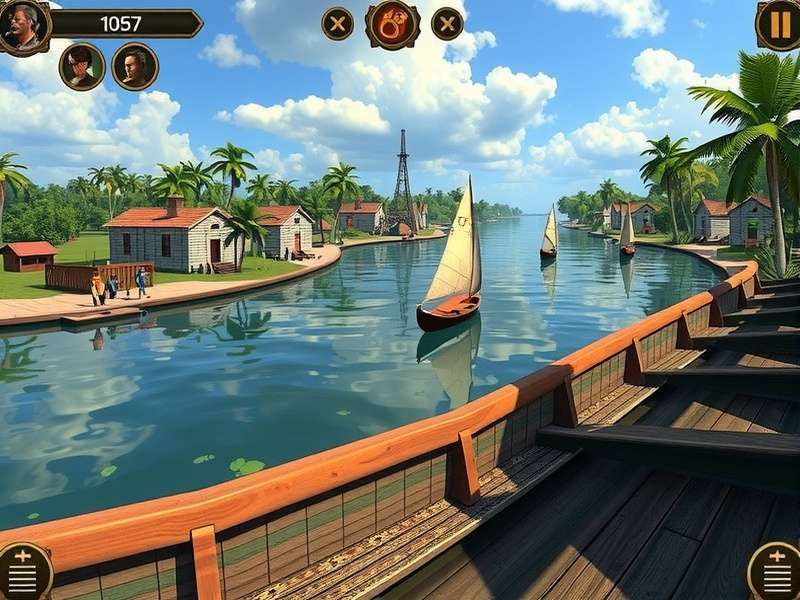Image resolution: width=800 pixels, height=600 pixels.
Task: Open the plus-list button in the bottom-right corner
Action: click(x=776, y=572)
